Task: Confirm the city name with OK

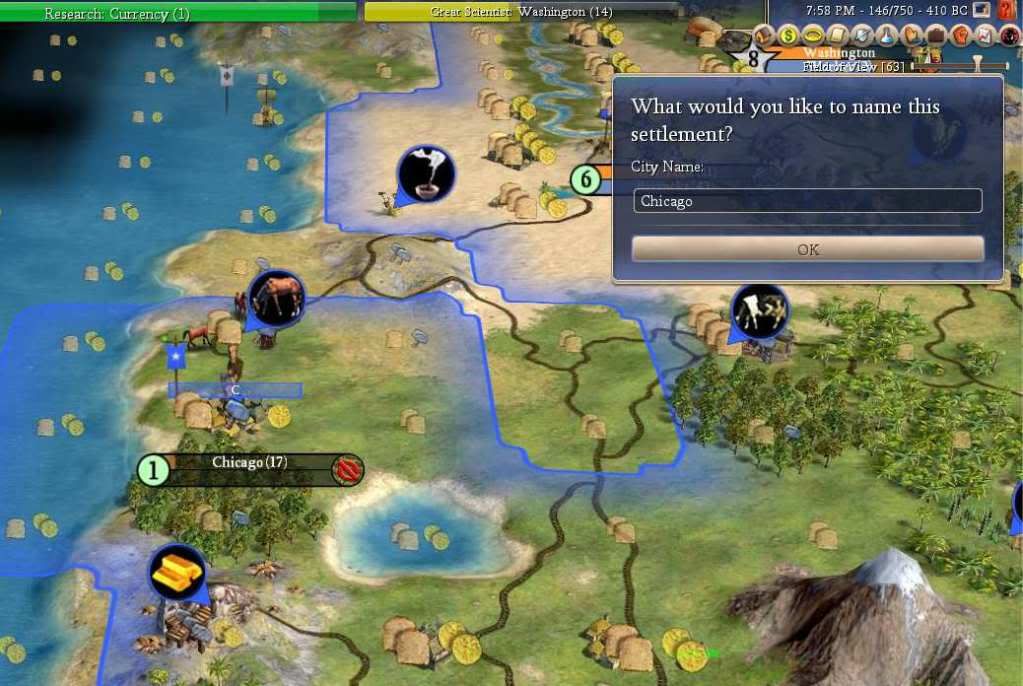Action: tap(808, 249)
